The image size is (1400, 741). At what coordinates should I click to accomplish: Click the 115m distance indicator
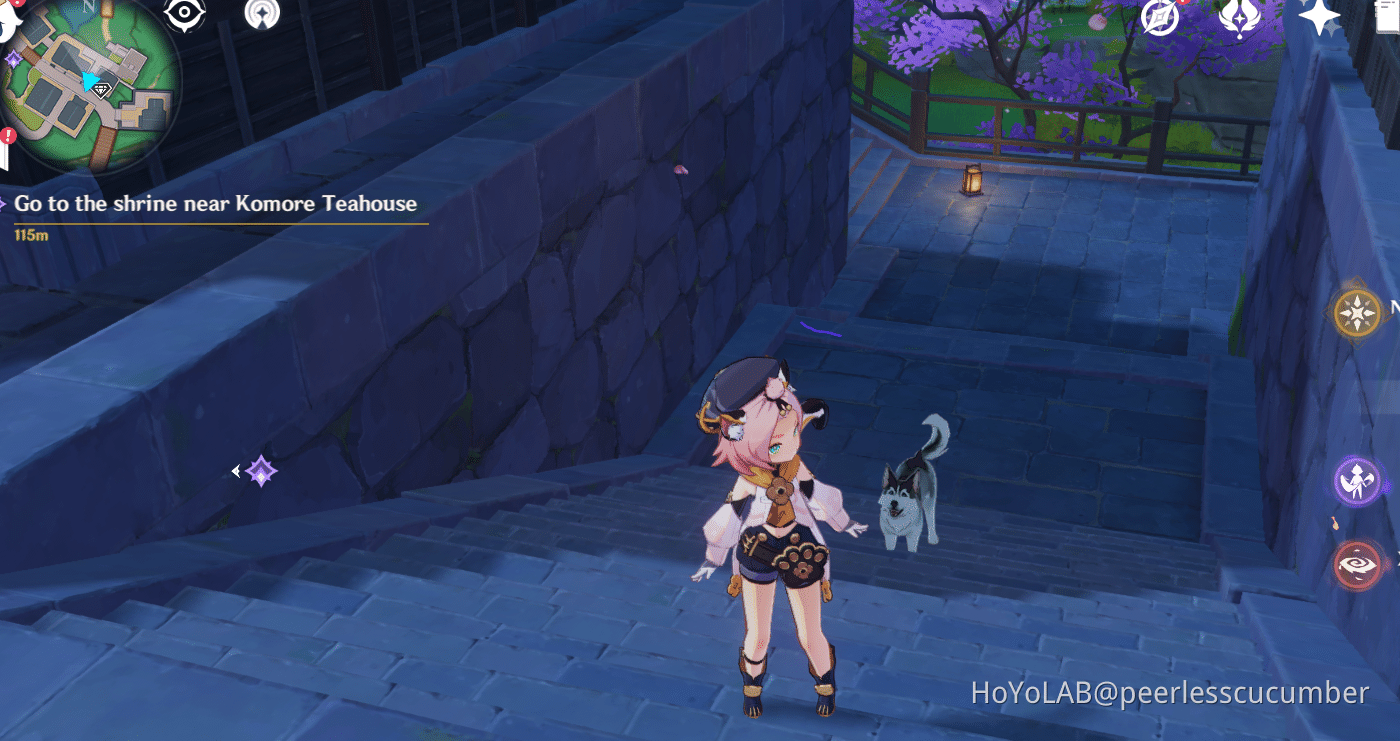(31, 234)
